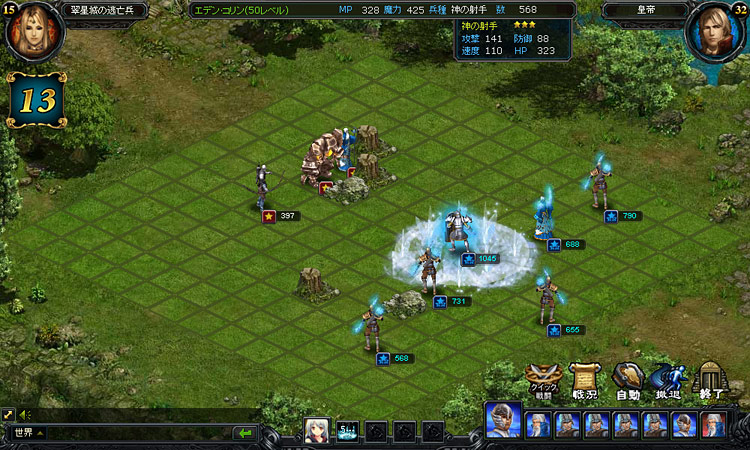Image resolution: width=750 pixels, height=450 pixels.
Task: End the turn with the 終了 button
Action: [708, 381]
